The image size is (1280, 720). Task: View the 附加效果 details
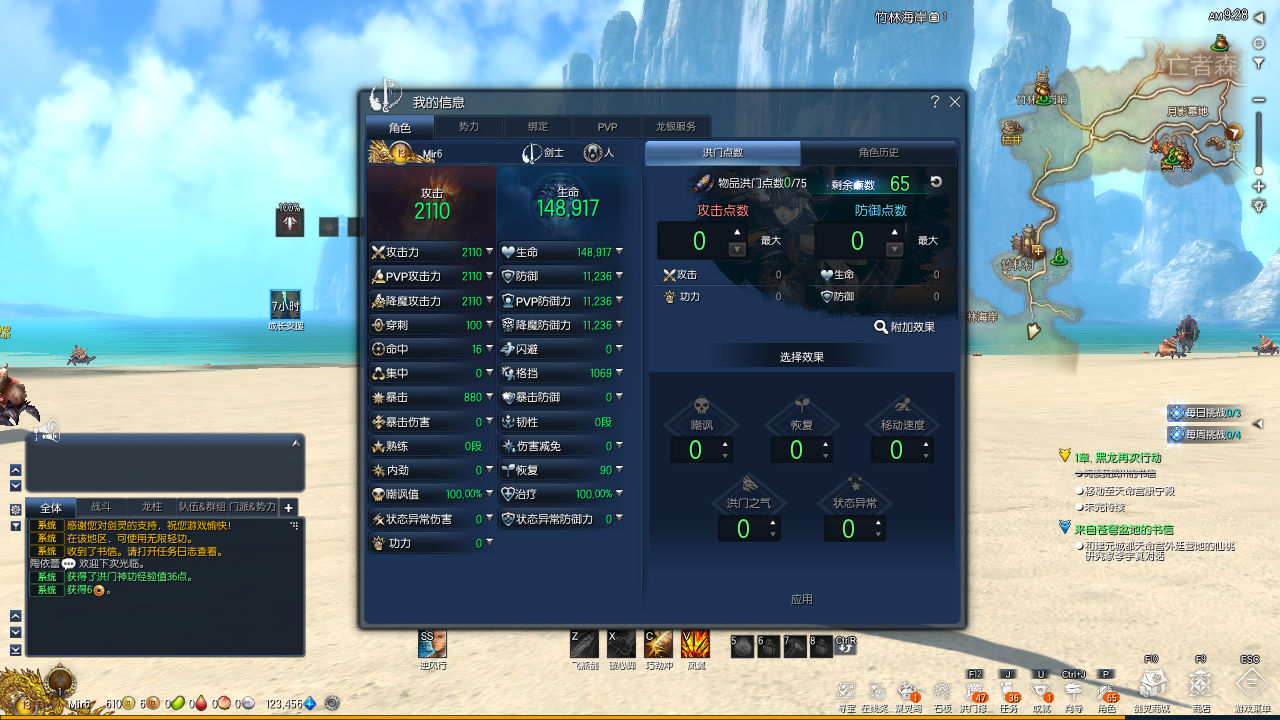click(904, 327)
